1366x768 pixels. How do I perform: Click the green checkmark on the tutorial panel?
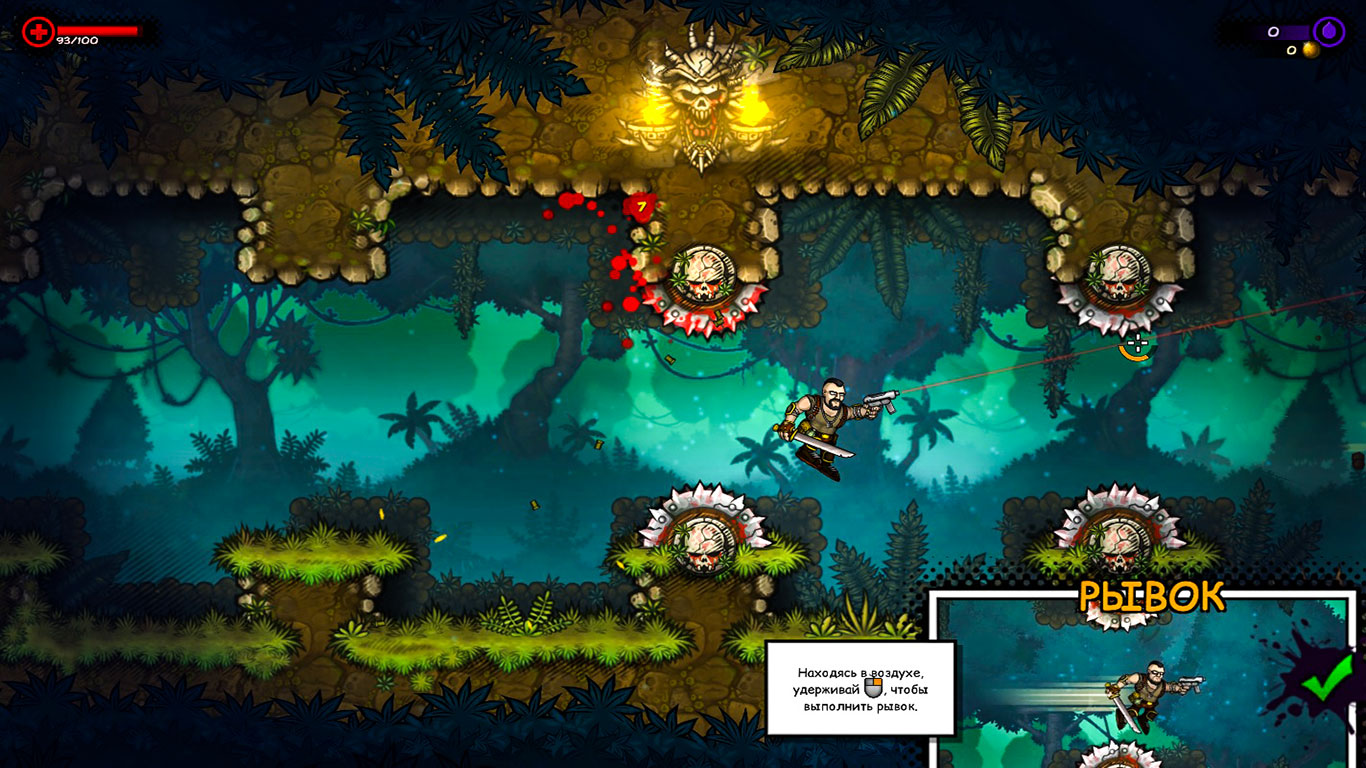coord(1326,679)
